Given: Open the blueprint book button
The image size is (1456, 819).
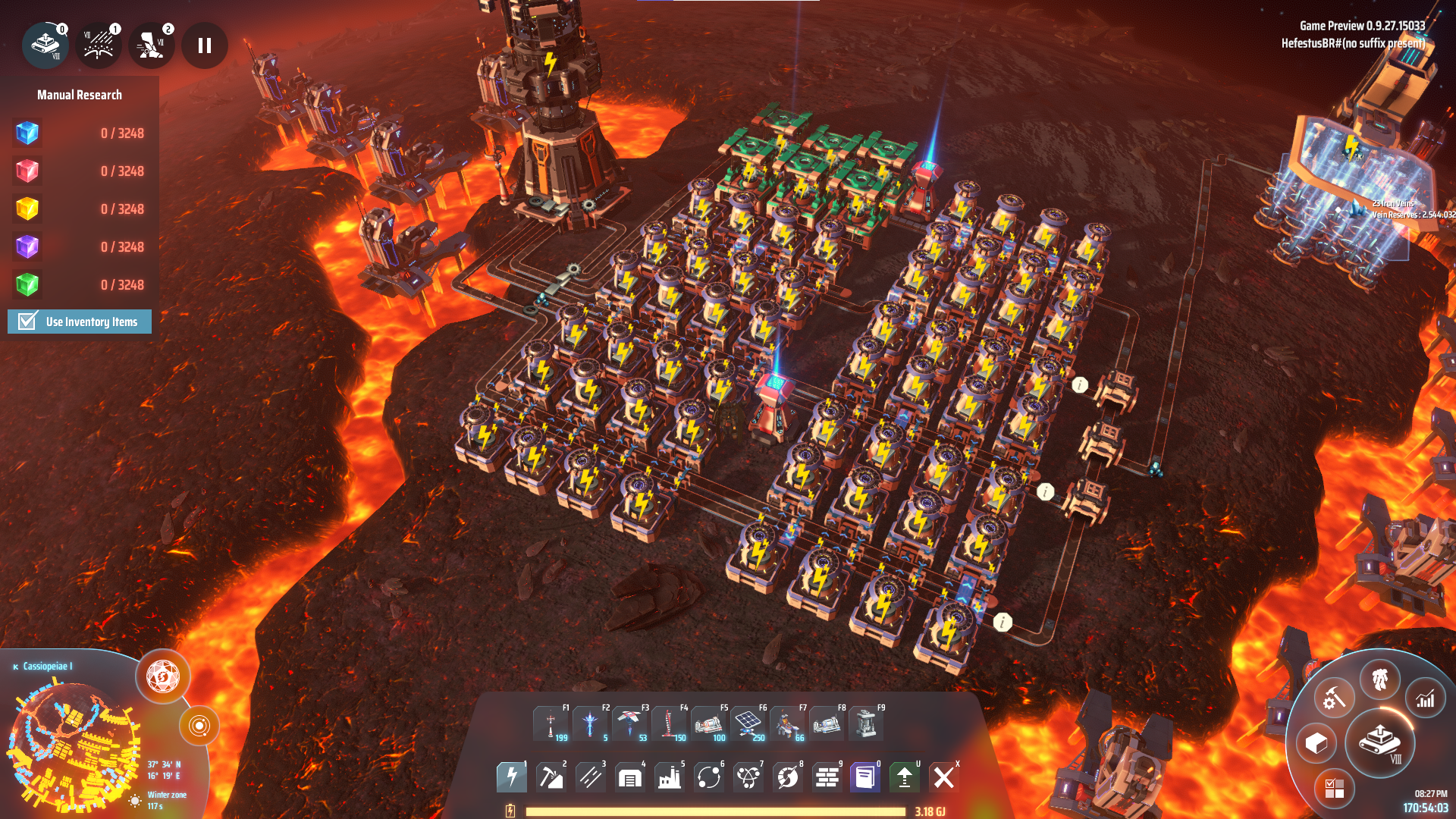Looking at the screenshot, I should click(x=864, y=777).
